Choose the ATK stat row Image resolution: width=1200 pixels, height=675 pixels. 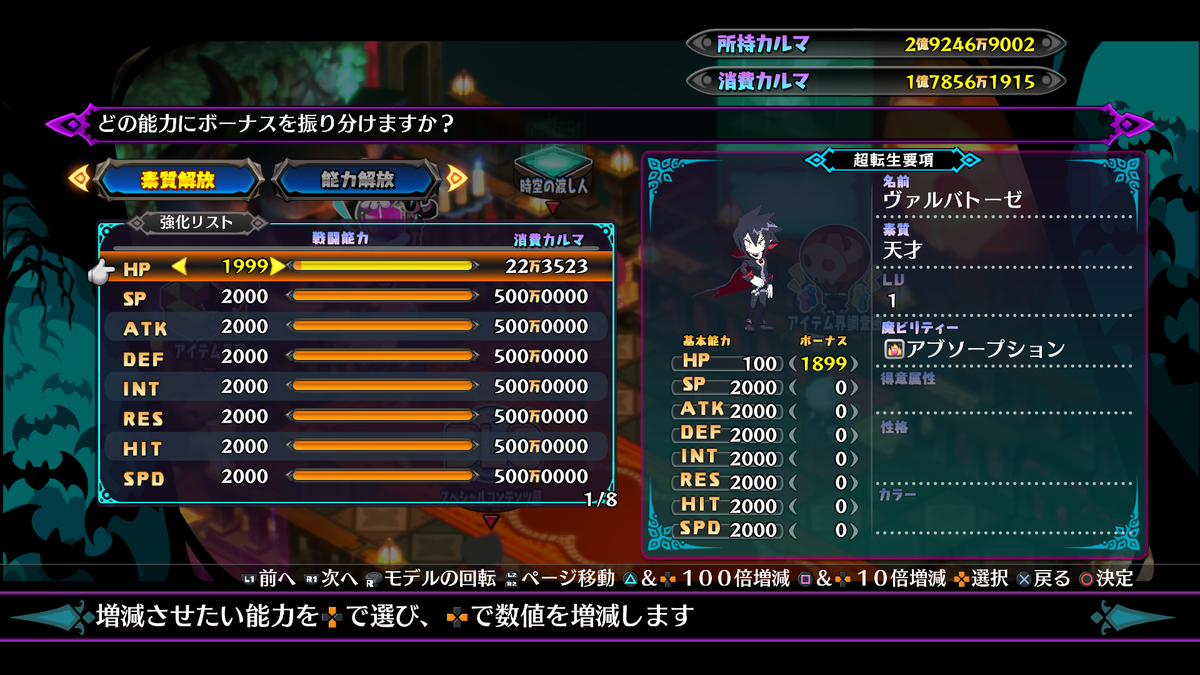point(355,327)
